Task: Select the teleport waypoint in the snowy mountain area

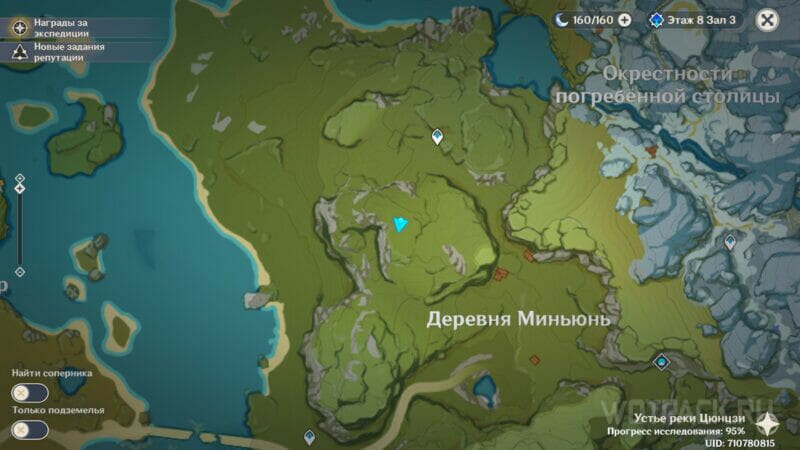Action: [730, 242]
